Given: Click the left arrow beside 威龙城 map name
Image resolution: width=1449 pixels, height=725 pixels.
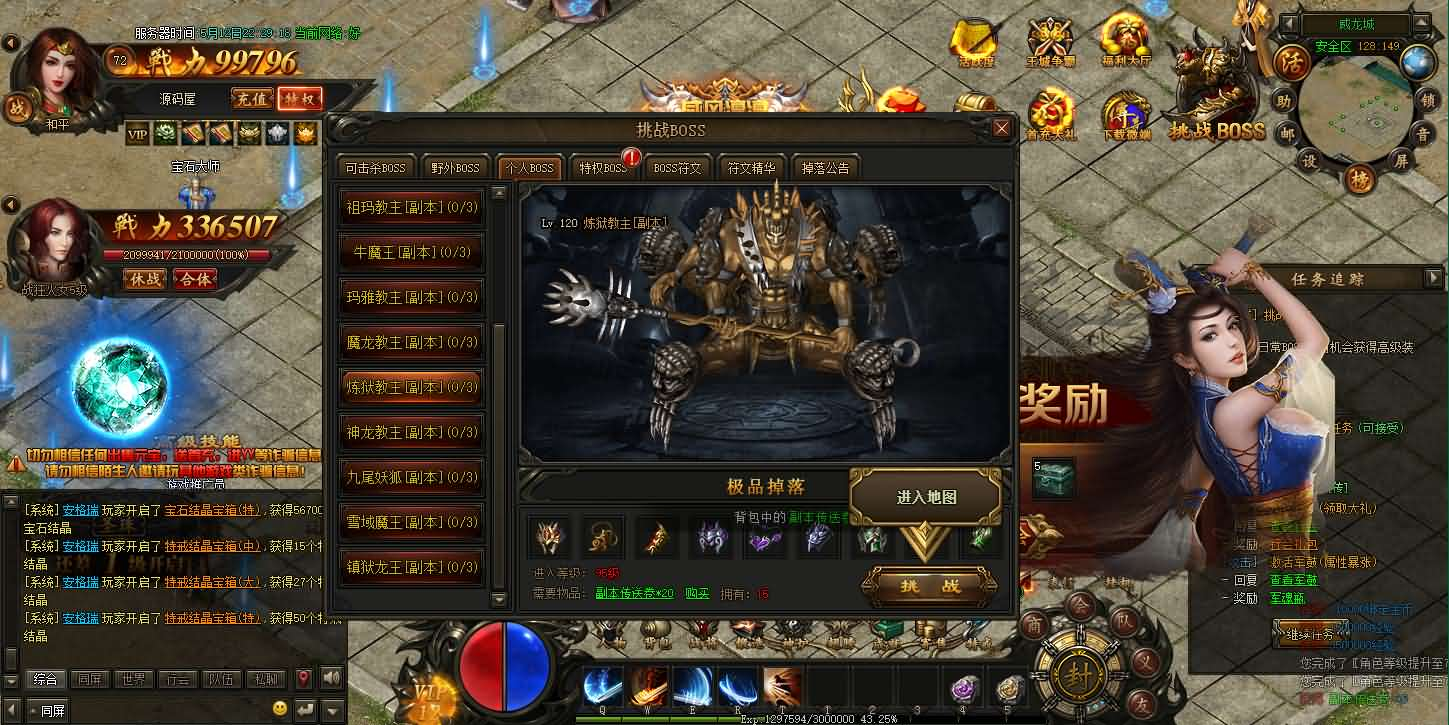Looking at the screenshot, I should [1287, 23].
